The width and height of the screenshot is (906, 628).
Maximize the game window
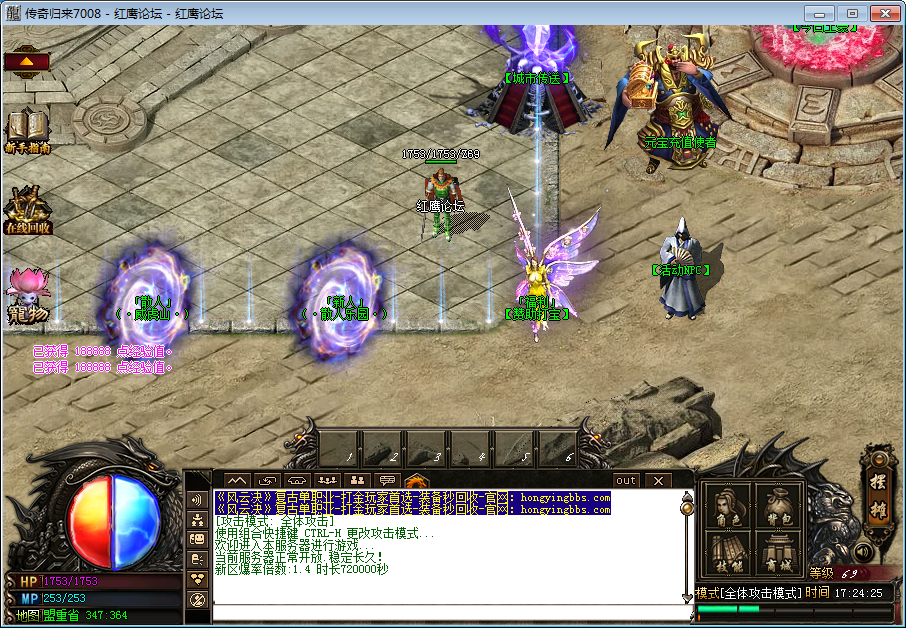pyautogui.click(x=852, y=13)
